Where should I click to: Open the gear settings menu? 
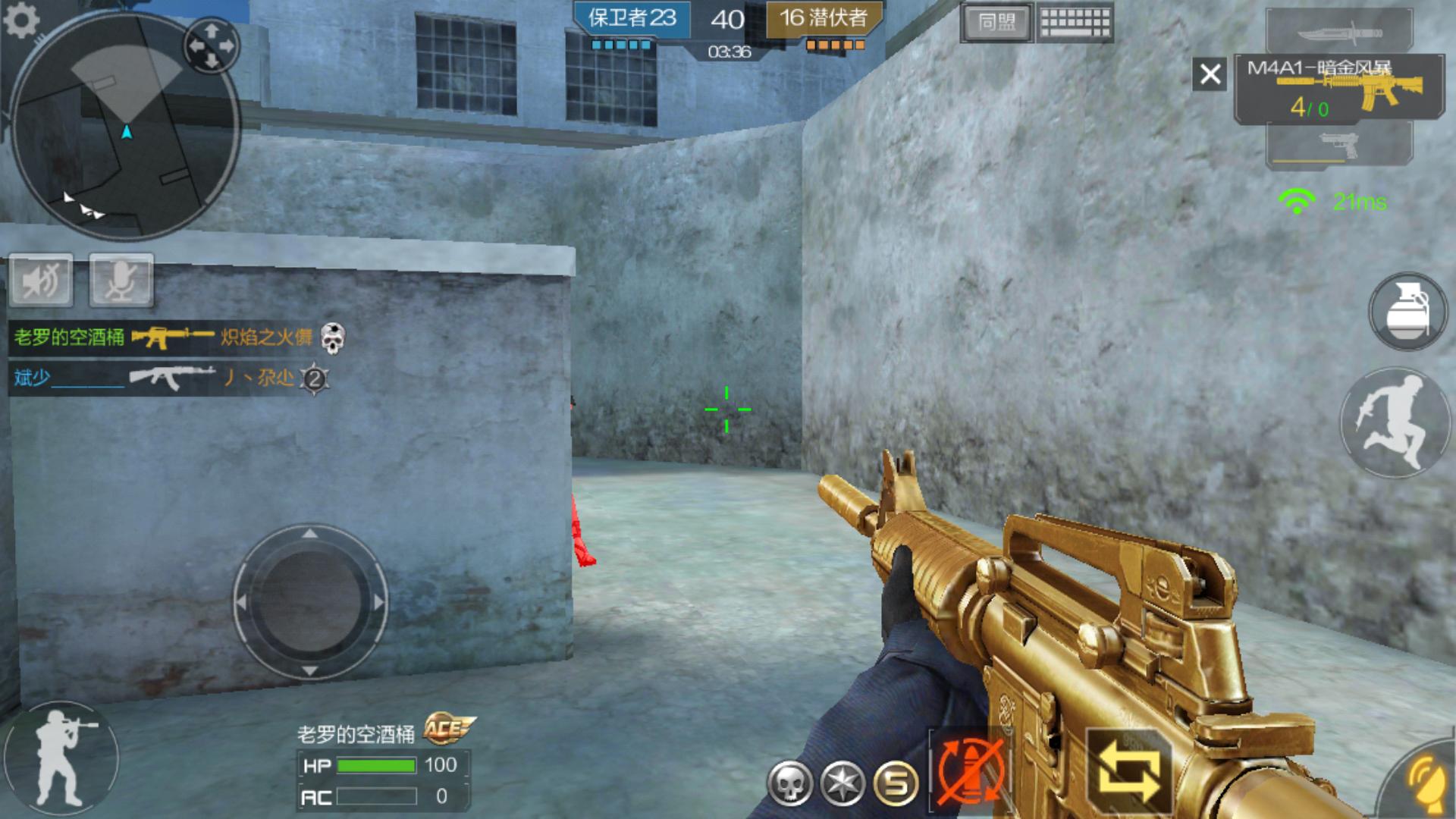click(x=21, y=20)
